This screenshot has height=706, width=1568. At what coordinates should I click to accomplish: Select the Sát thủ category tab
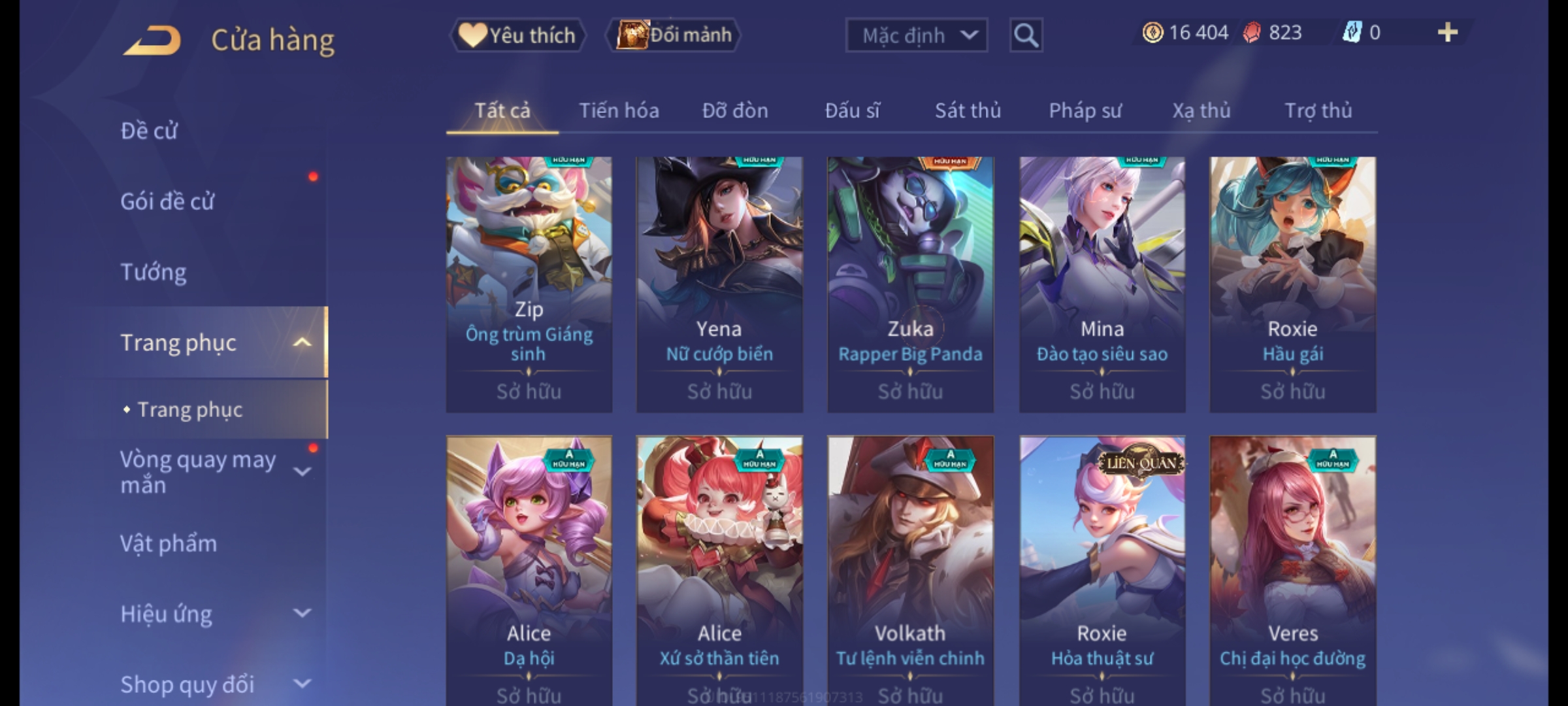[x=968, y=110]
